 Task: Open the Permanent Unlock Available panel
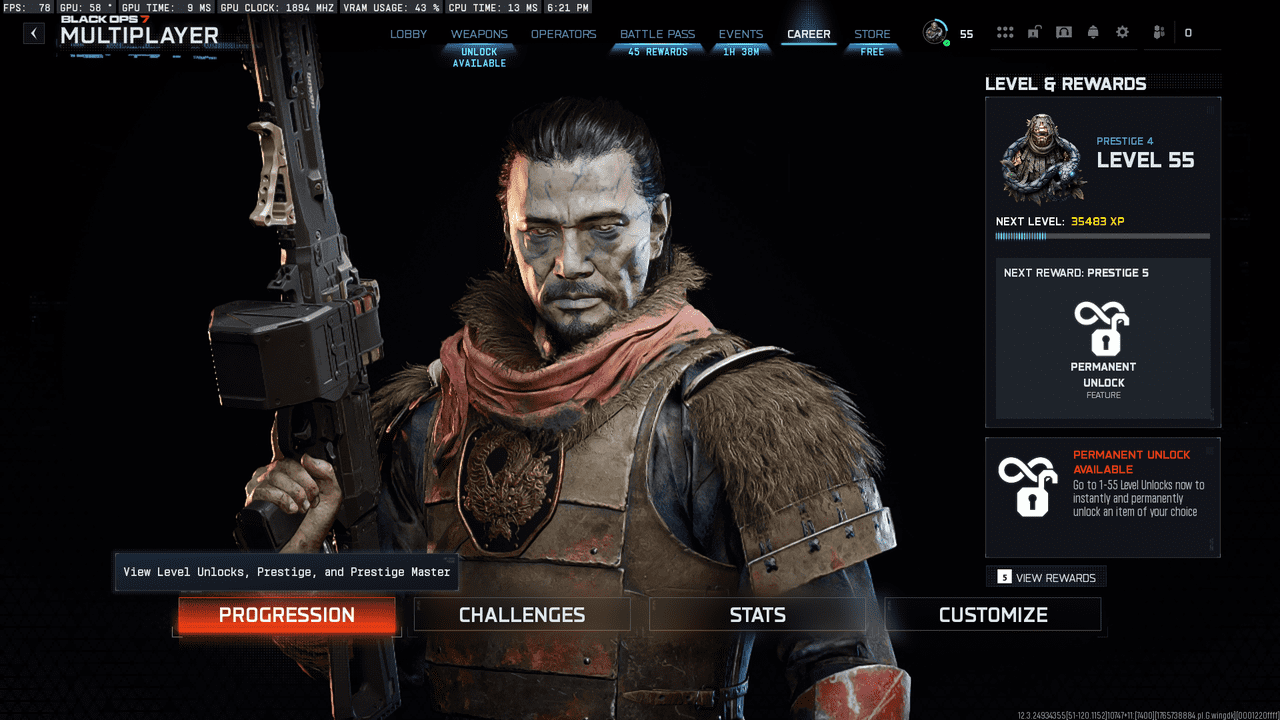point(1103,496)
